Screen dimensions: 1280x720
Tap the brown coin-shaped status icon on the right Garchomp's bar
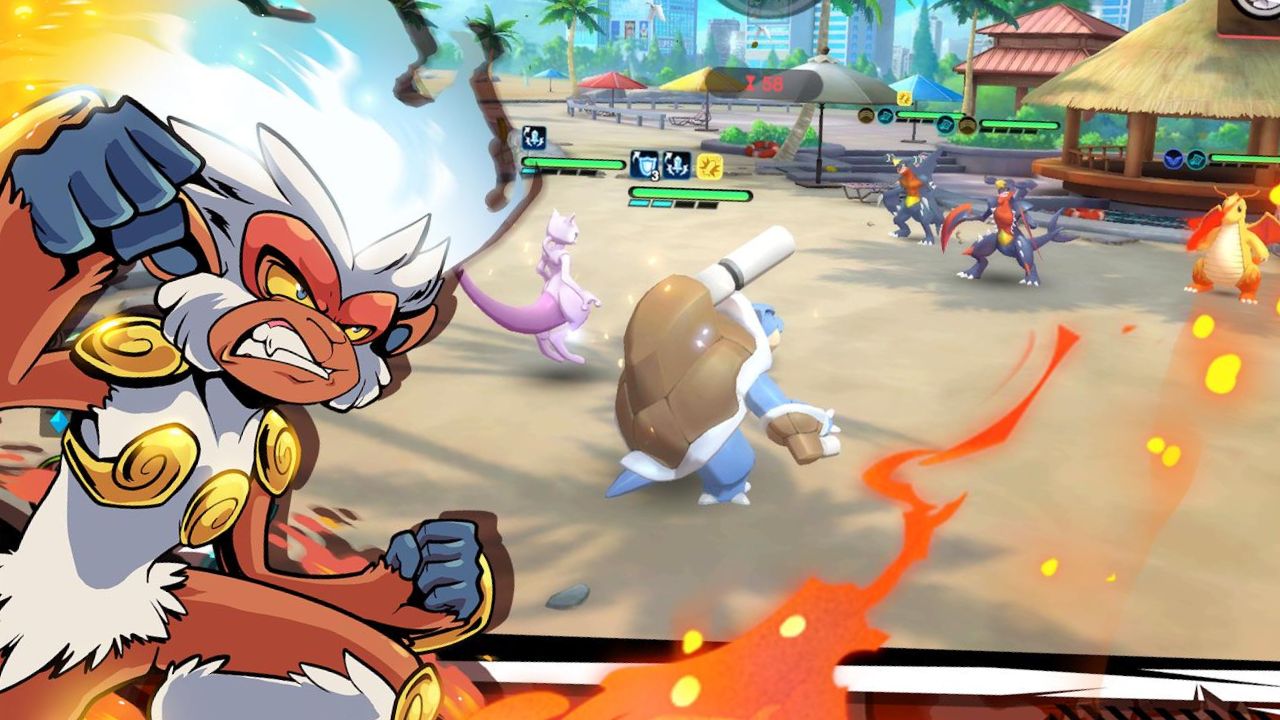click(x=968, y=125)
